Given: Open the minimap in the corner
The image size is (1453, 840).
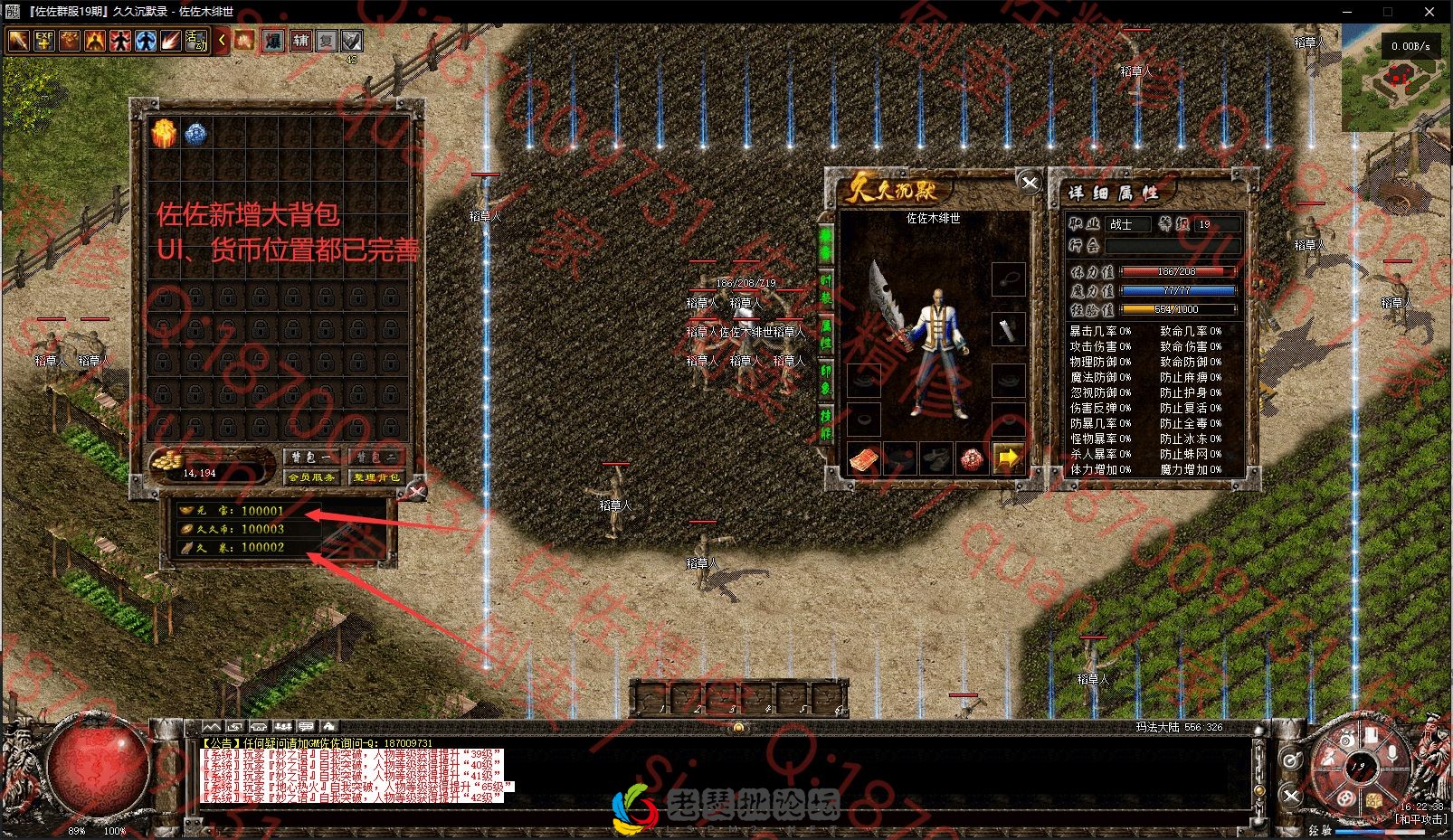Looking at the screenshot, I should tap(1395, 80).
